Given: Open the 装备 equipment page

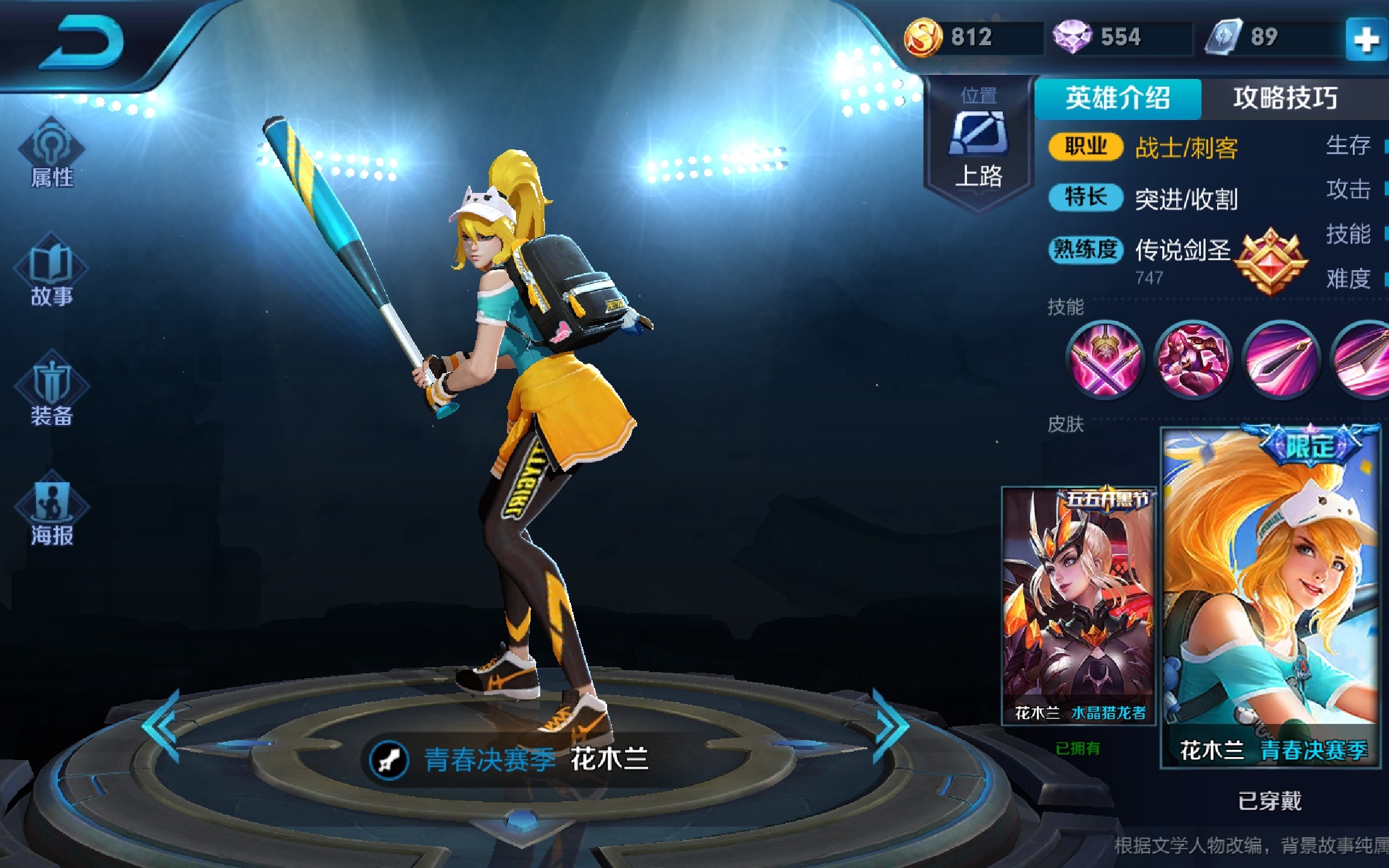Looking at the screenshot, I should click(x=52, y=391).
